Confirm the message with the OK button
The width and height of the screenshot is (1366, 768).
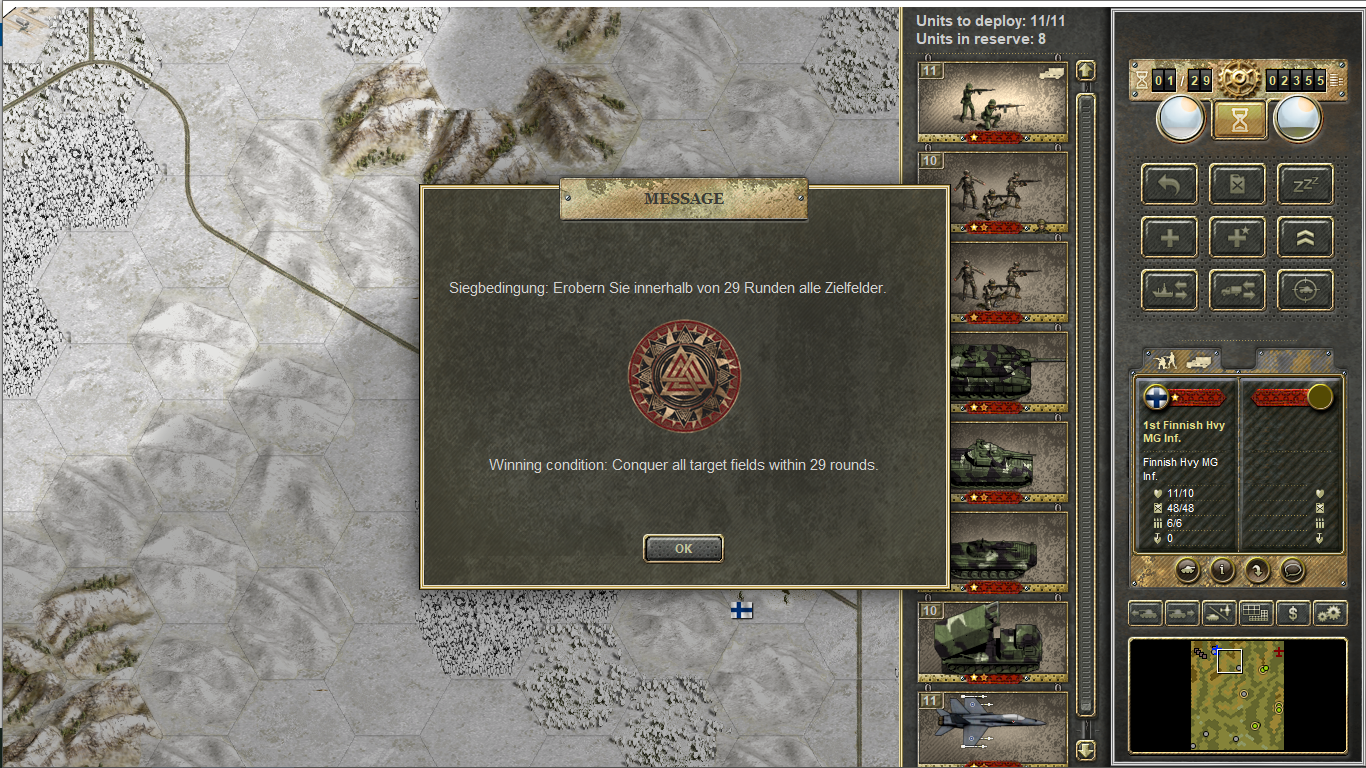(x=683, y=548)
